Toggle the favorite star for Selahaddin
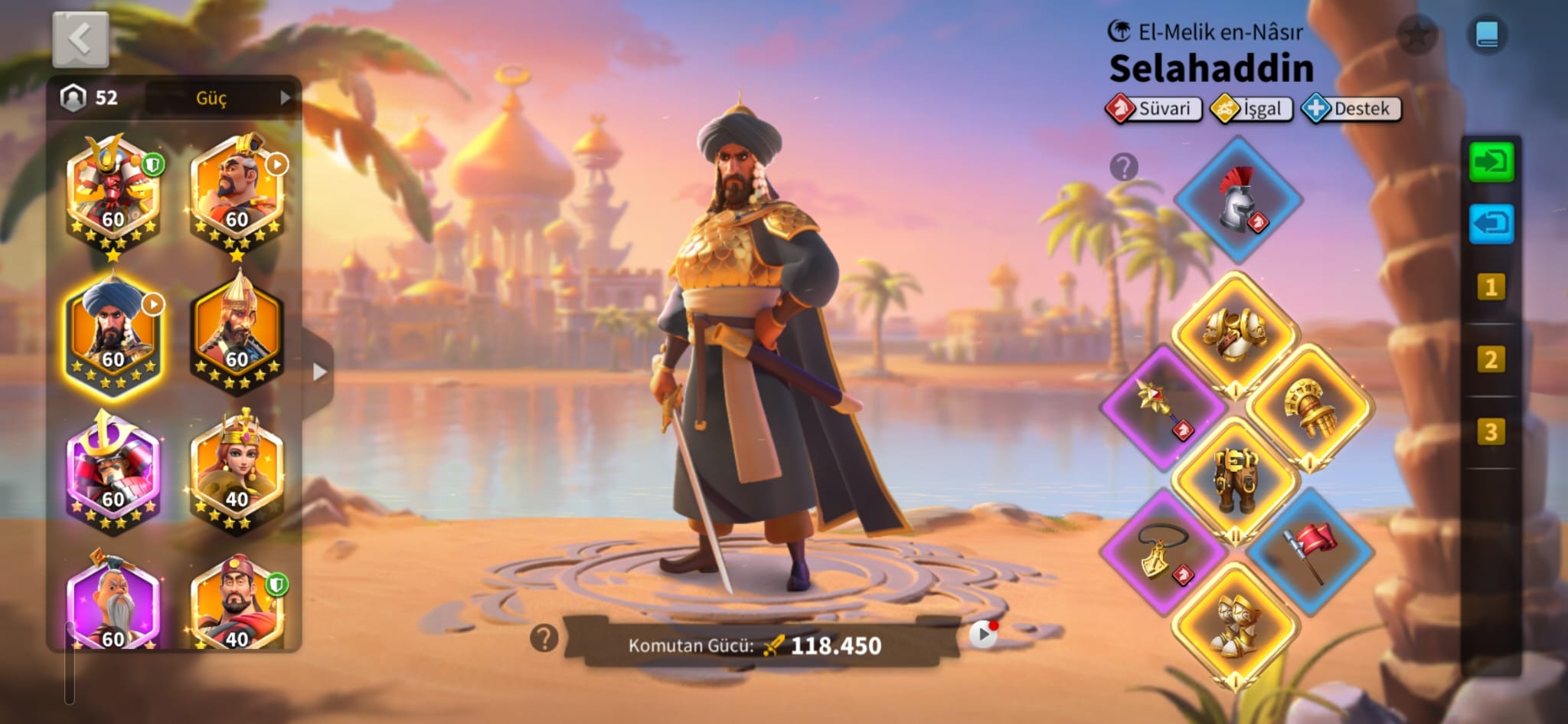The height and width of the screenshot is (724, 1568). click(x=1416, y=34)
